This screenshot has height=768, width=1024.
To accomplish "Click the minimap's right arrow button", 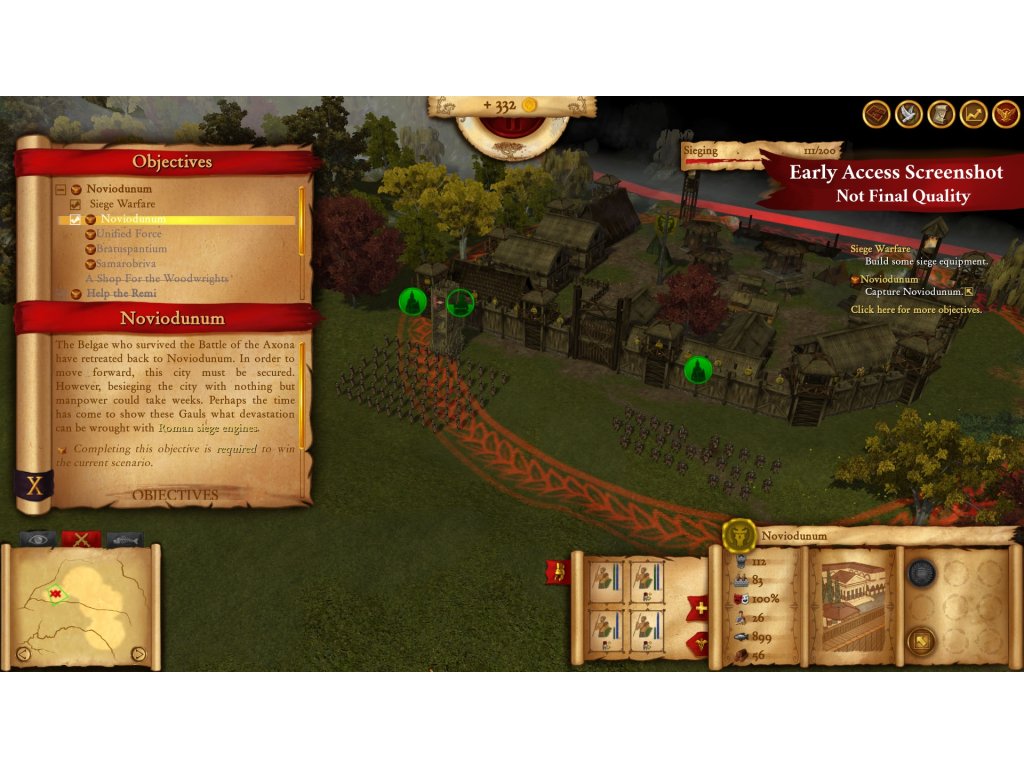I will 139,655.
